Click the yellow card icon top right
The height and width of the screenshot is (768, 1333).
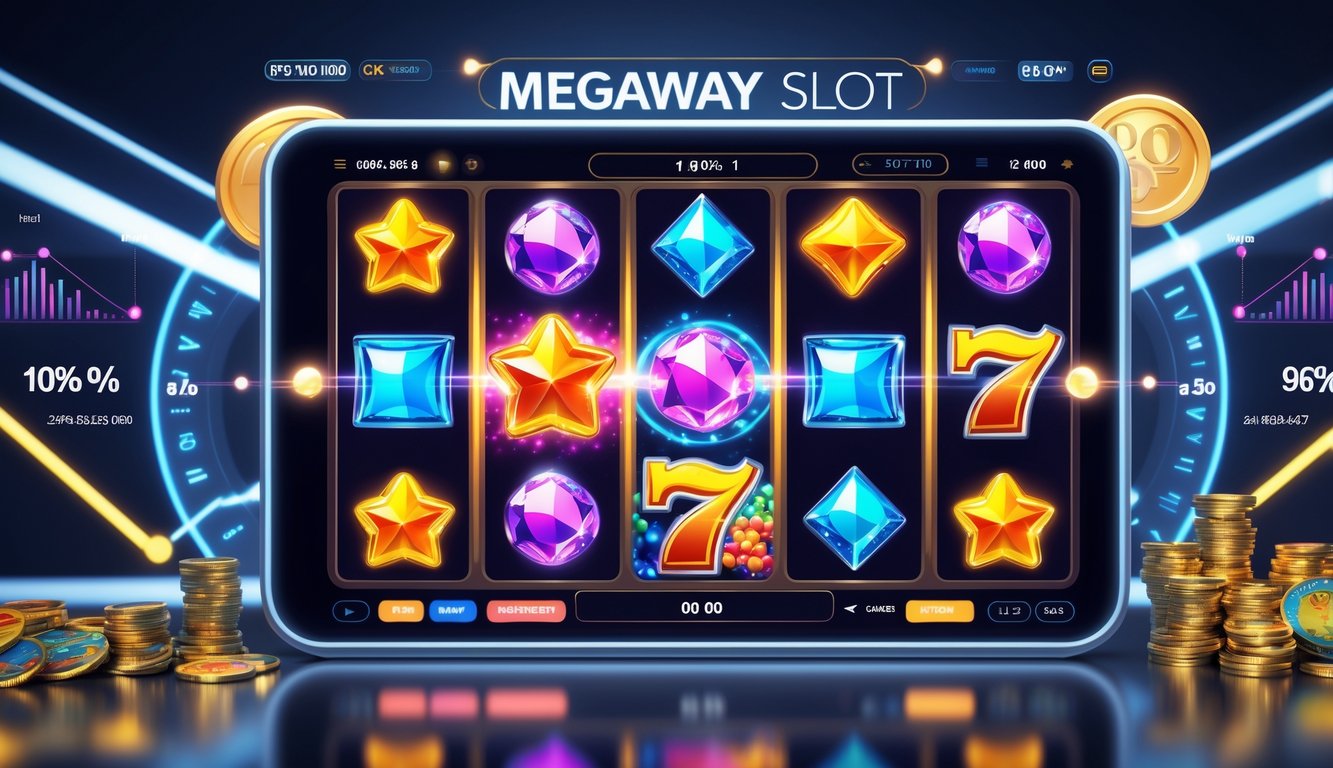click(x=1099, y=70)
